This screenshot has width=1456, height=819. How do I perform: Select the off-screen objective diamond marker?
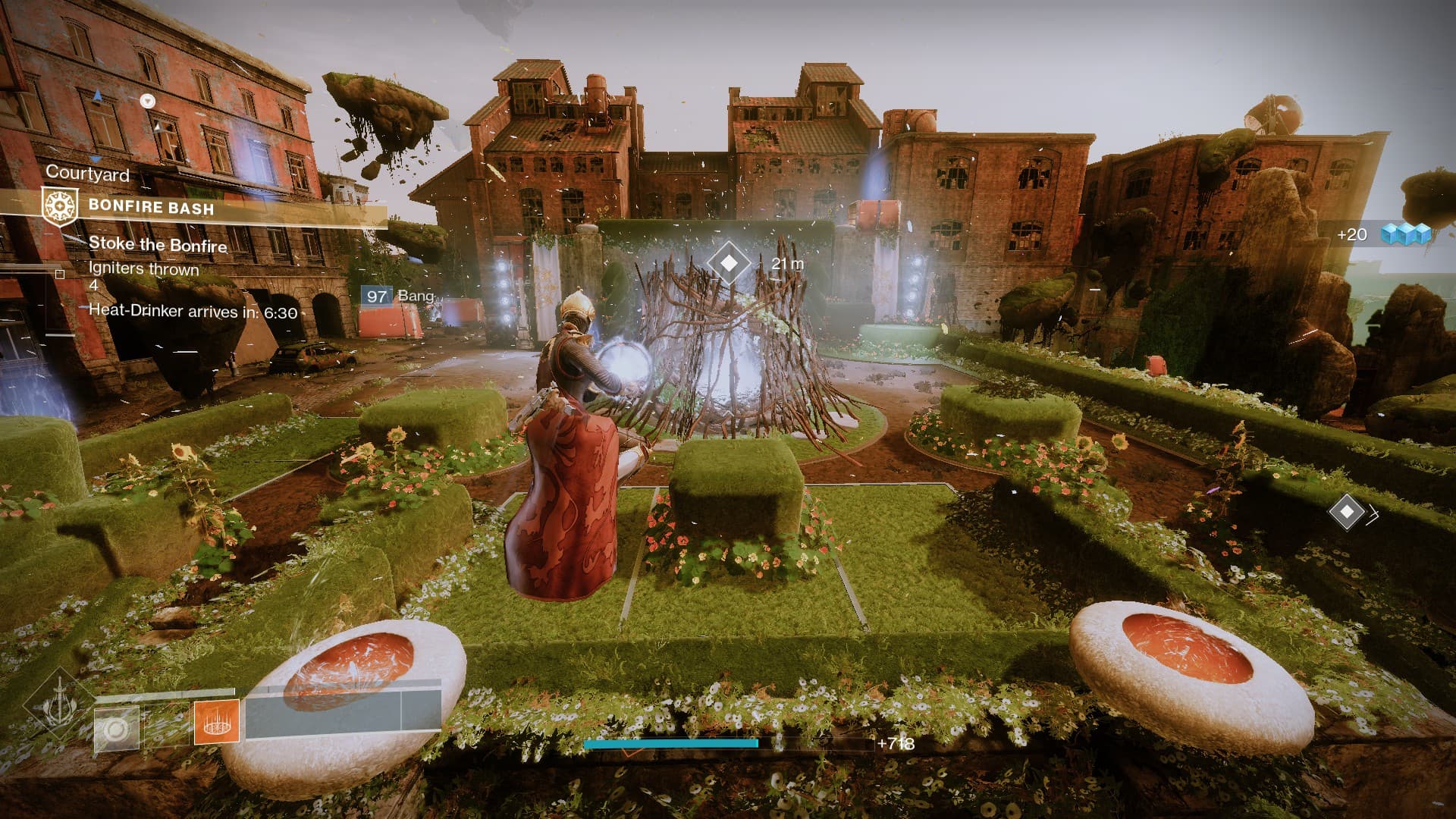pyautogui.click(x=1347, y=513)
